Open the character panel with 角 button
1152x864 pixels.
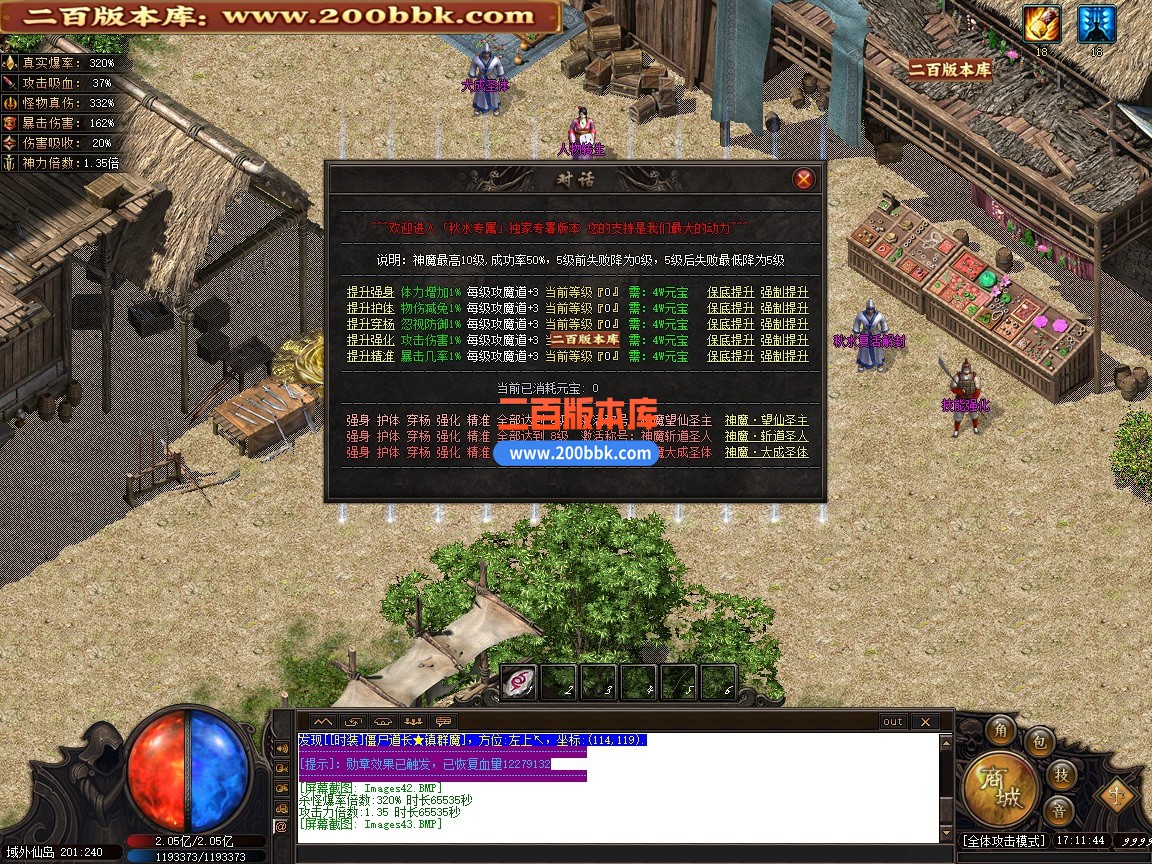pos(1000,731)
